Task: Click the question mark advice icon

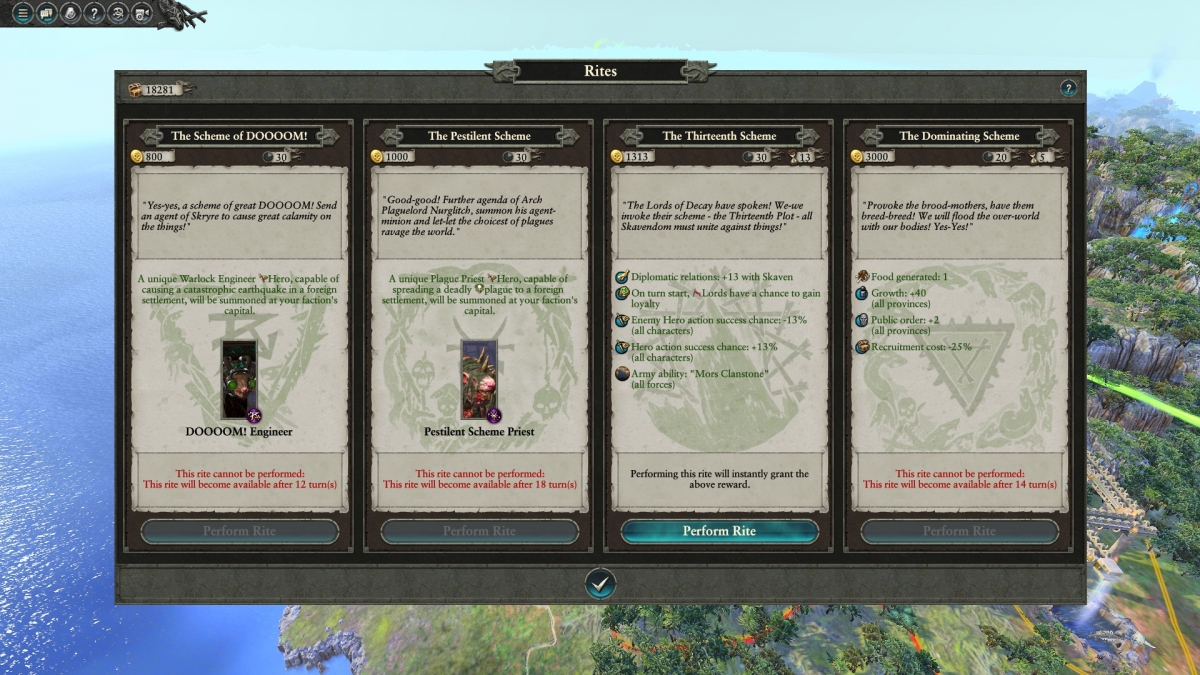Action: pyautogui.click(x=94, y=13)
